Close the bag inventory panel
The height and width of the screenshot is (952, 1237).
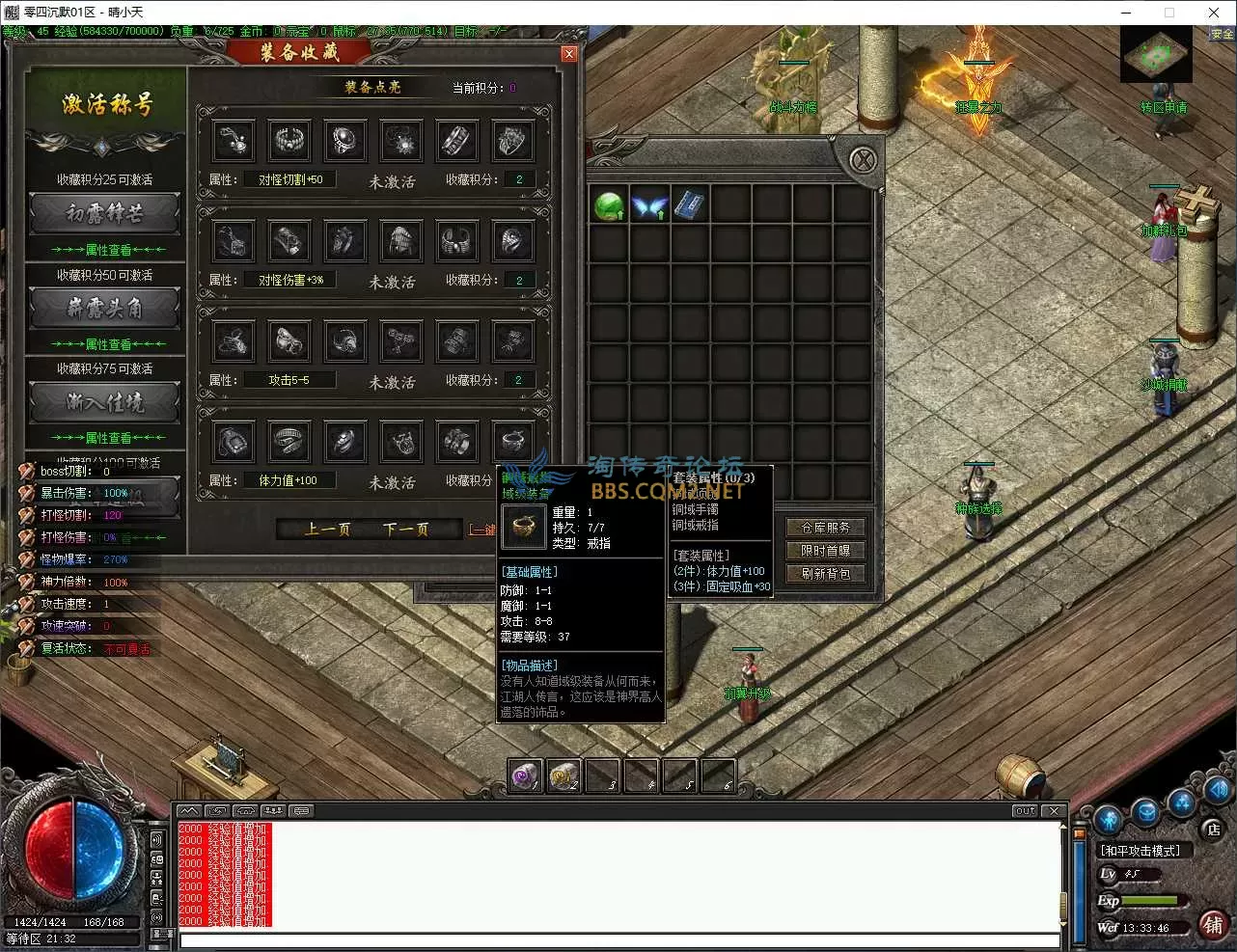click(863, 159)
